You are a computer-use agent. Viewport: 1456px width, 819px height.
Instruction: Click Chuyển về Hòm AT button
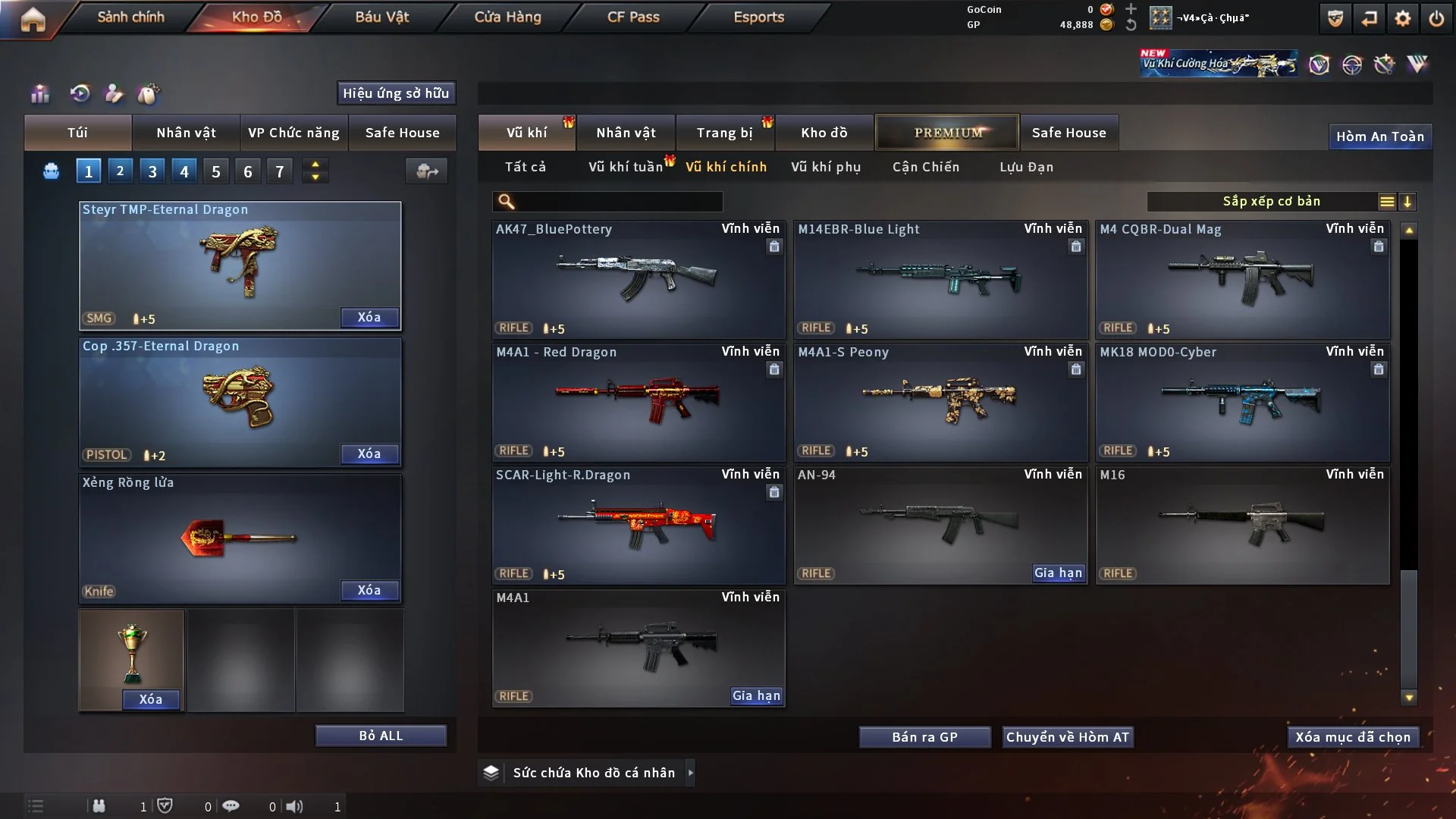point(1068,737)
